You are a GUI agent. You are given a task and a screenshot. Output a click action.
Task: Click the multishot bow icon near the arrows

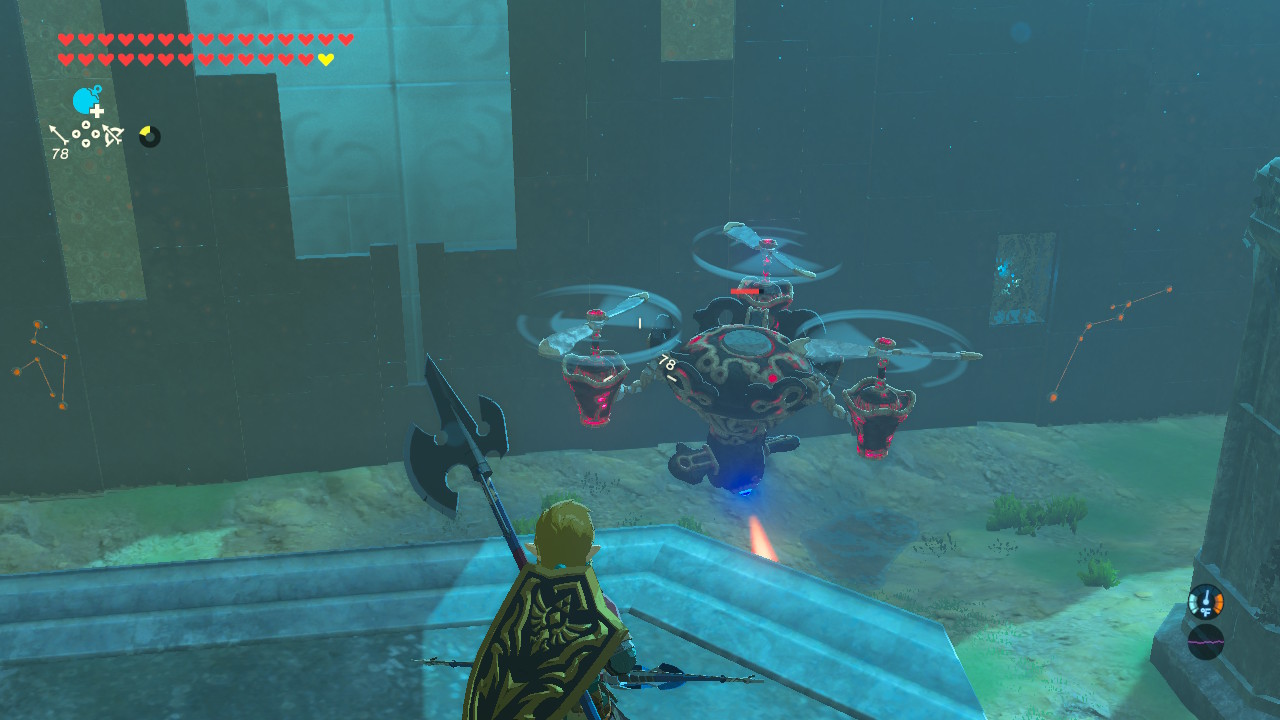[113, 135]
